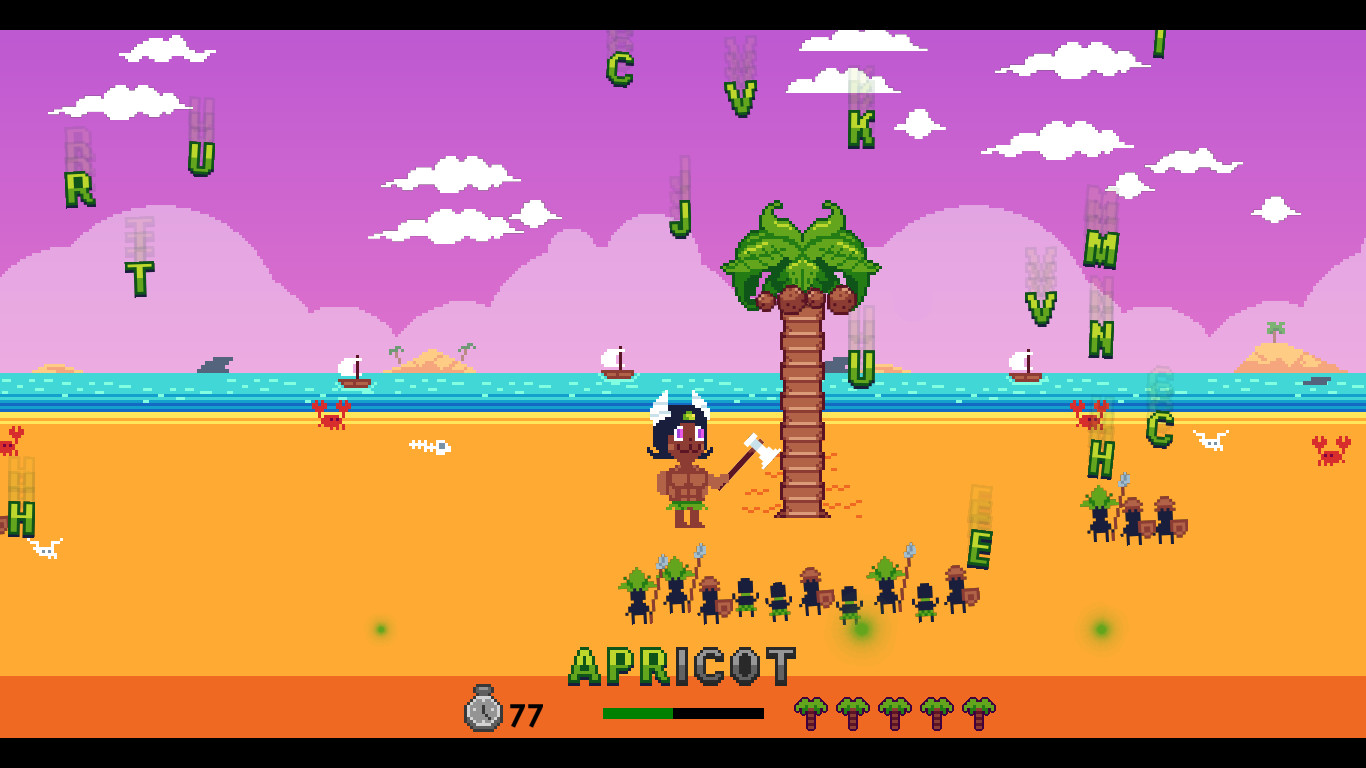
Task: Click the stopwatch timer icon showing 77
Action: (x=483, y=712)
